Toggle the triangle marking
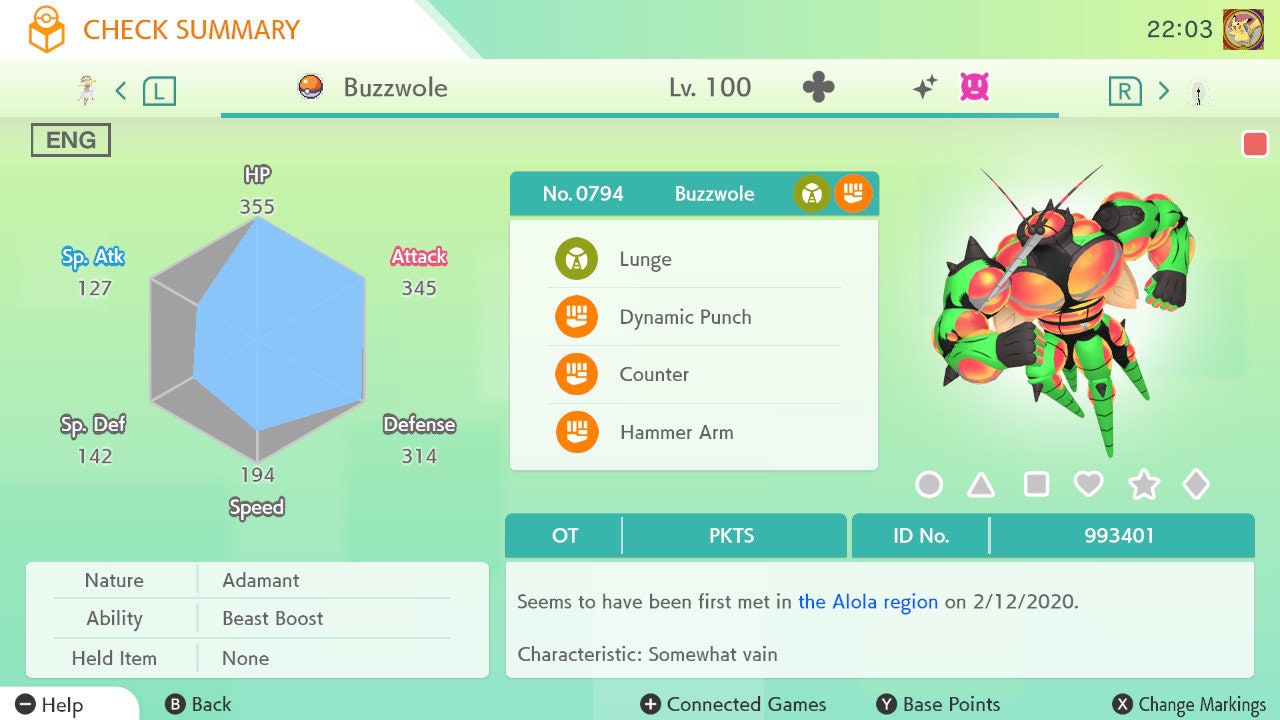1280x720 pixels. 981,485
